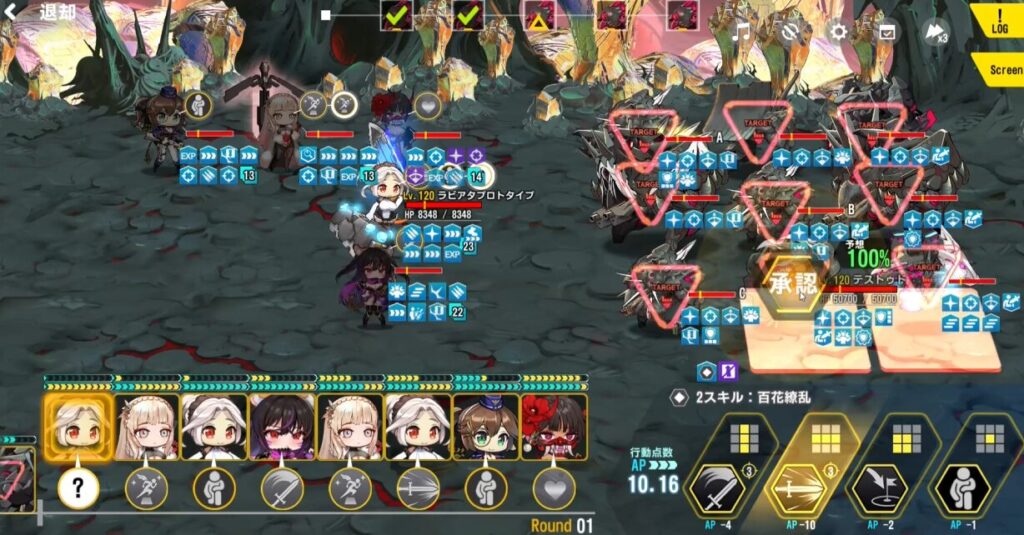The width and height of the screenshot is (1024, 535).
Task: Select the highlighted first portrait in turn order
Action: pos(77,427)
